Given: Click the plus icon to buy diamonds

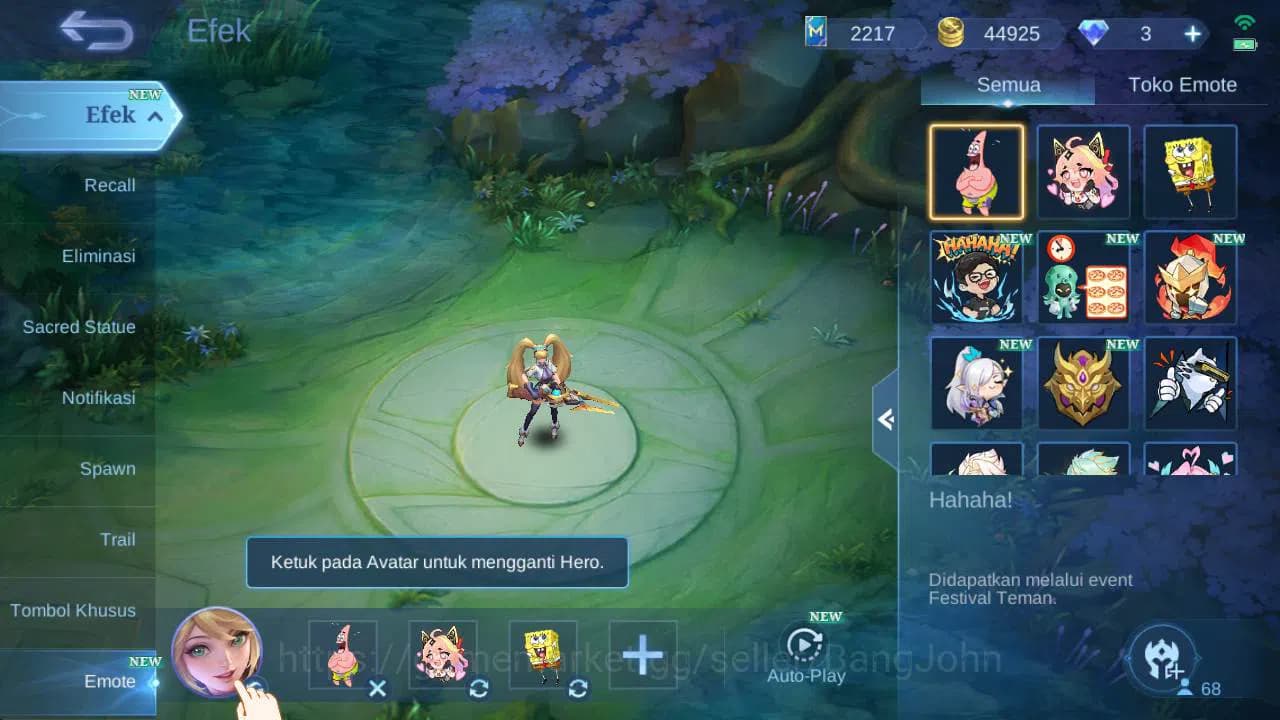Looking at the screenshot, I should (x=1191, y=33).
